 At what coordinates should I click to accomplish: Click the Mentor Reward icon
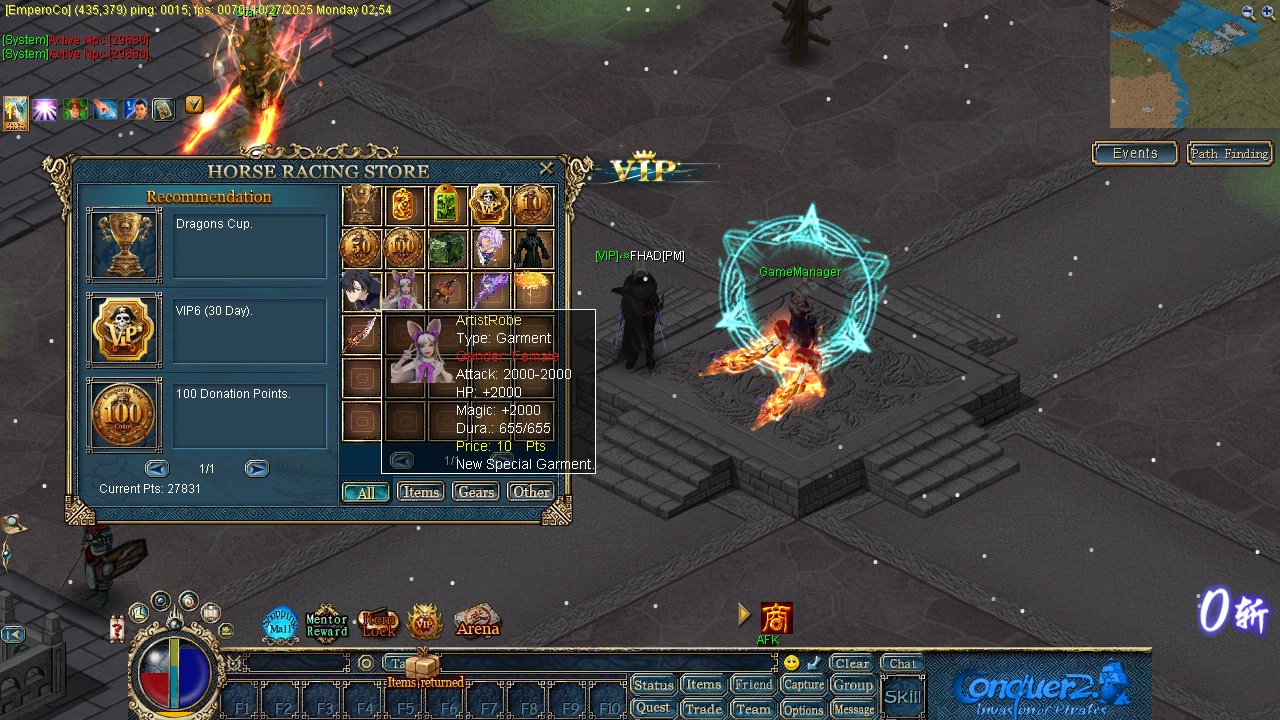point(327,622)
